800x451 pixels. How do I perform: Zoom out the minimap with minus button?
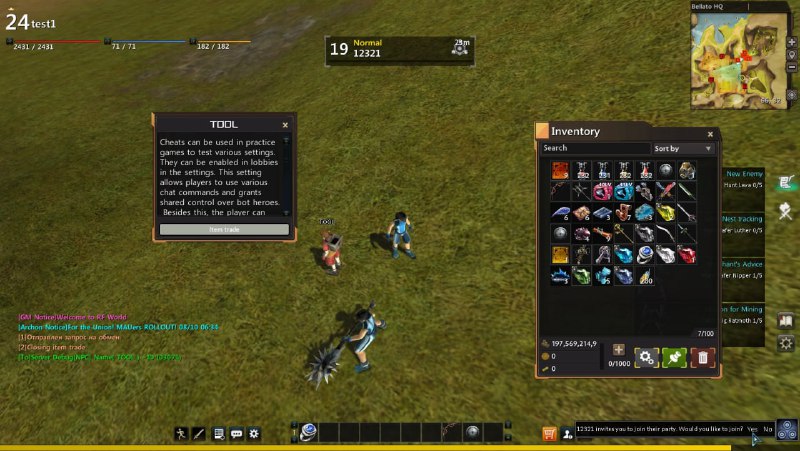click(x=791, y=67)
